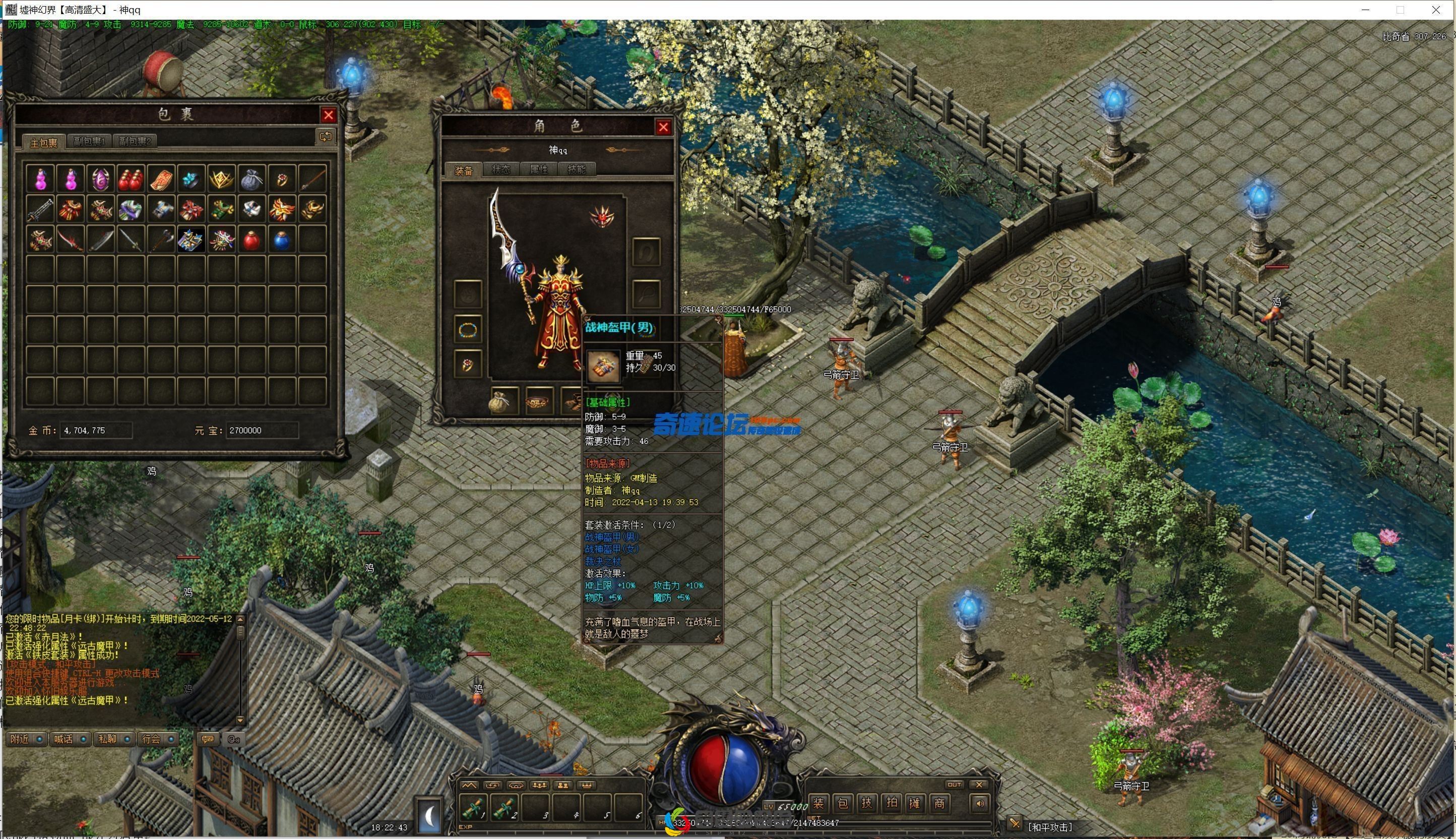Click the voice/emote icon beside chat buttons
Image resolution: width=1456 pixels, height=839 pixels.
234,738
